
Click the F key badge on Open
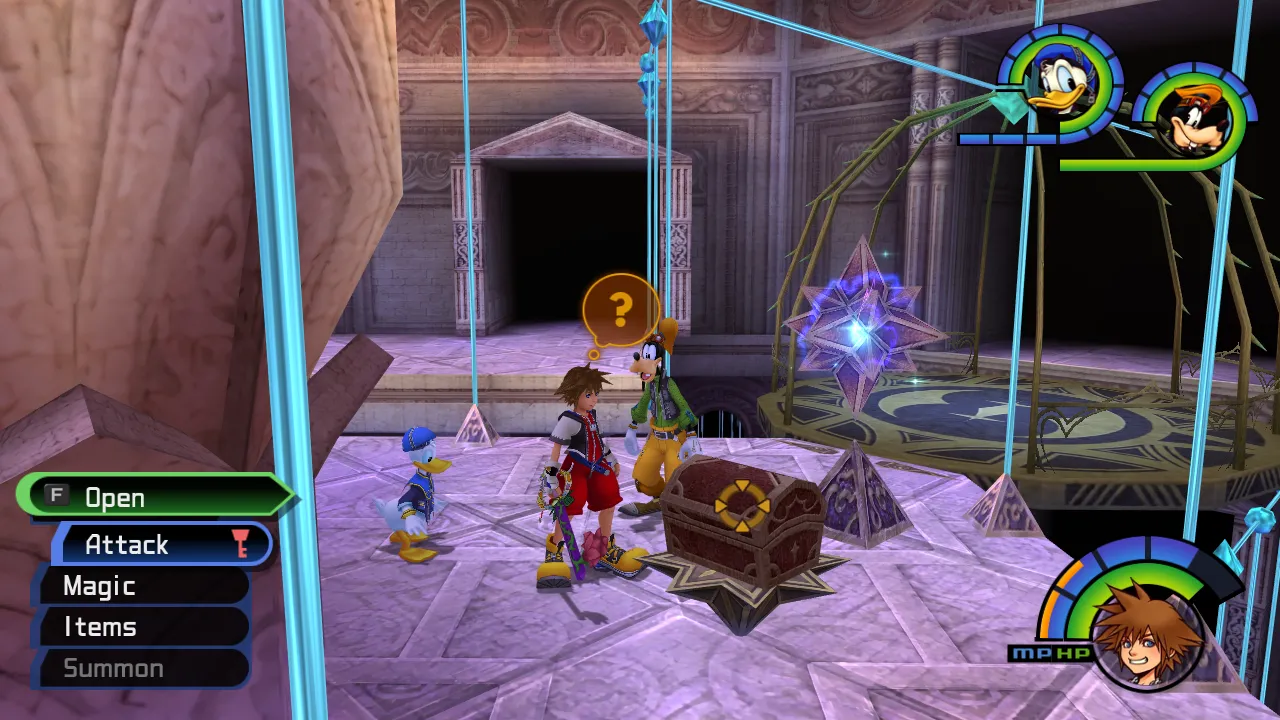coord(57,497)
